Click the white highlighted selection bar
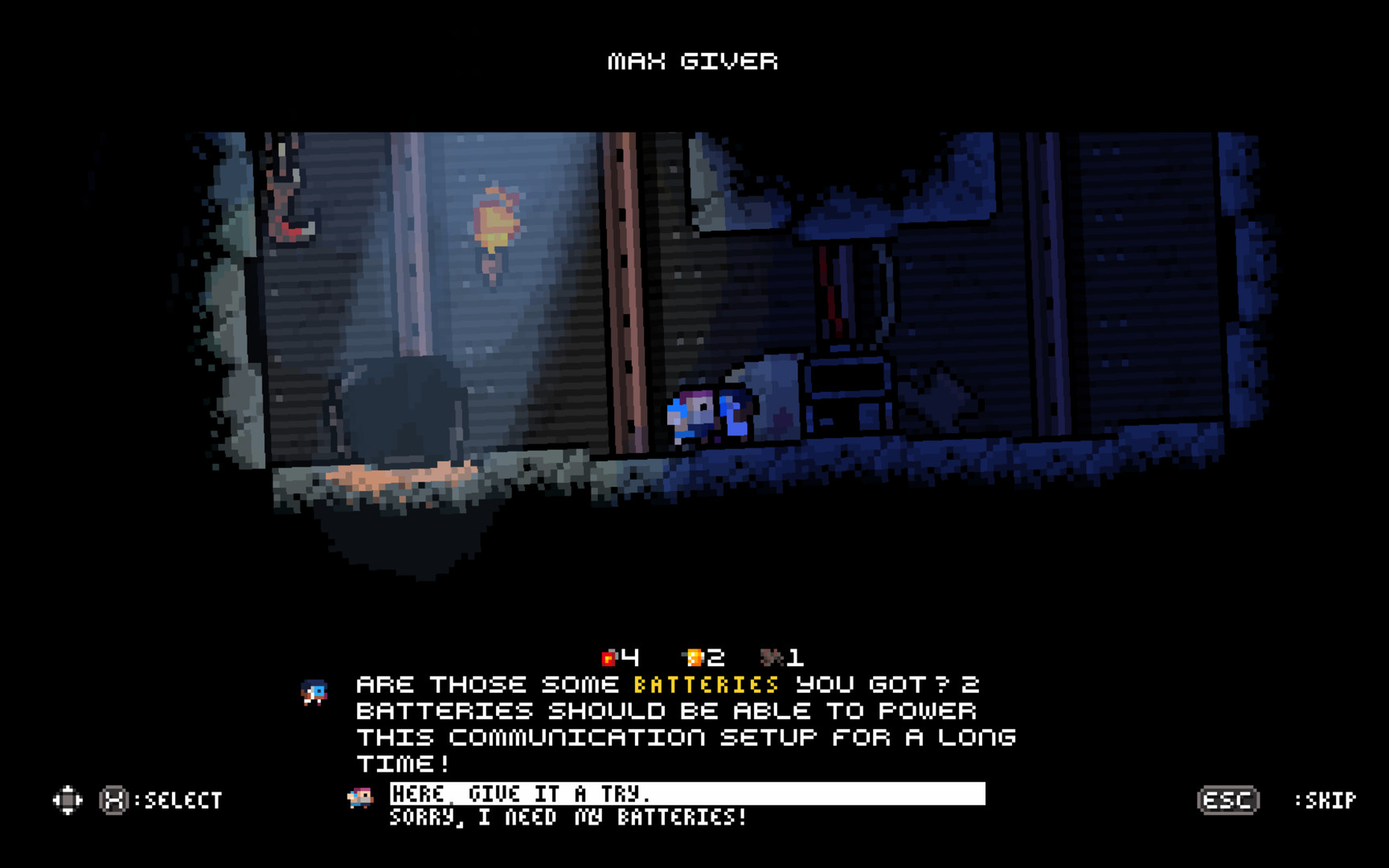Screen dimensions: 1389x868 [687, 793]
